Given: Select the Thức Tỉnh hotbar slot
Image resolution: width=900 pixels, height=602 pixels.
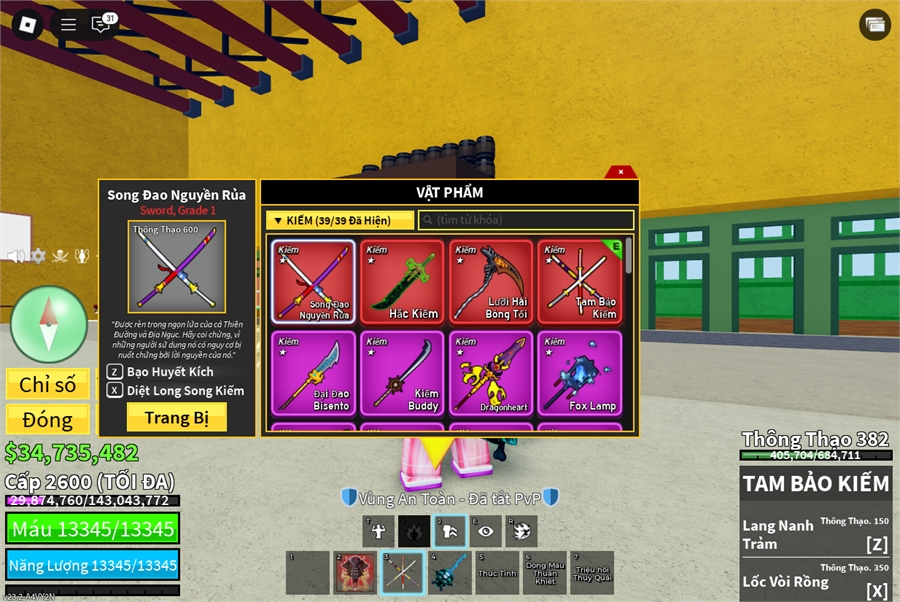Looking at the screenshot, I should [497, 573].
